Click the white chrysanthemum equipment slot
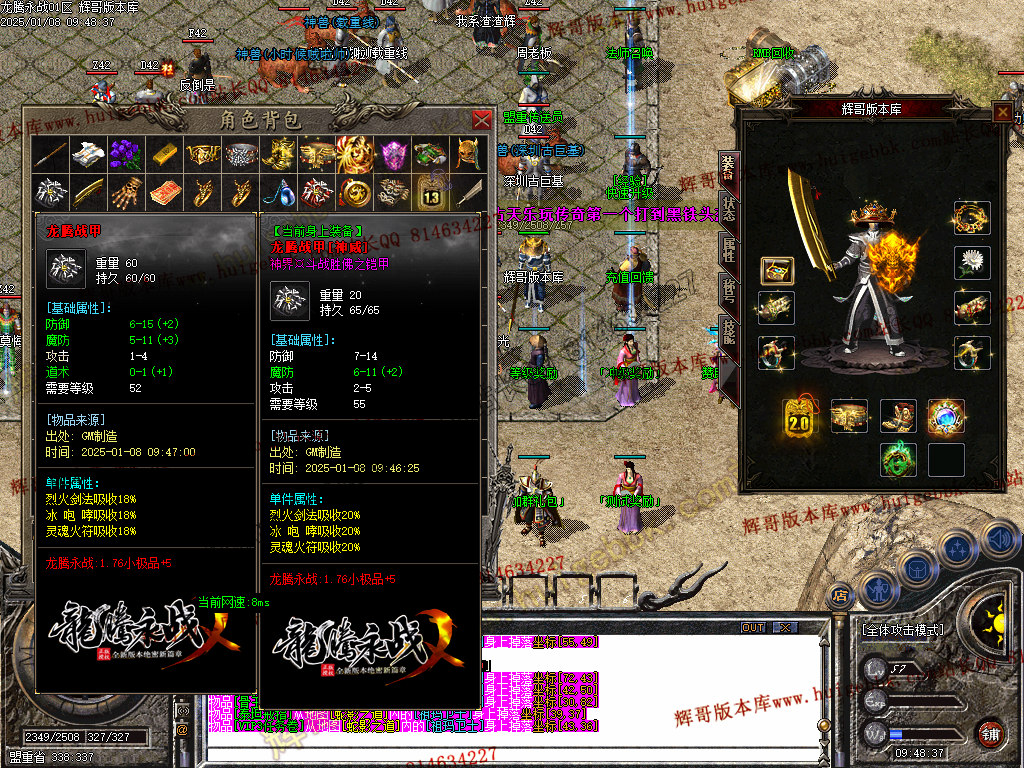The width and height of the screenshot is (1024, 768). click(x=972, y=262)
